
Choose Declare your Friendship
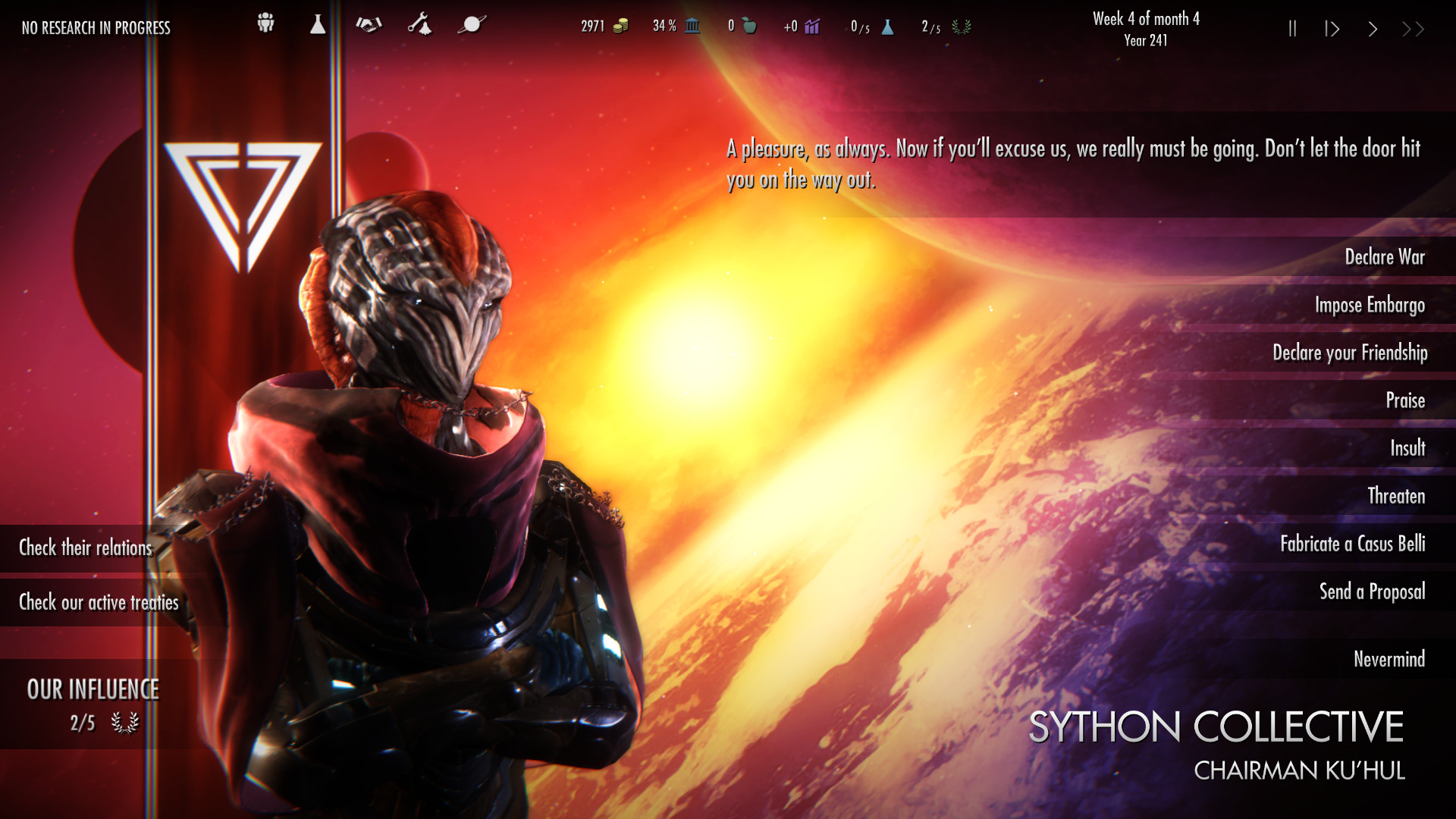tap(1350, 353)
